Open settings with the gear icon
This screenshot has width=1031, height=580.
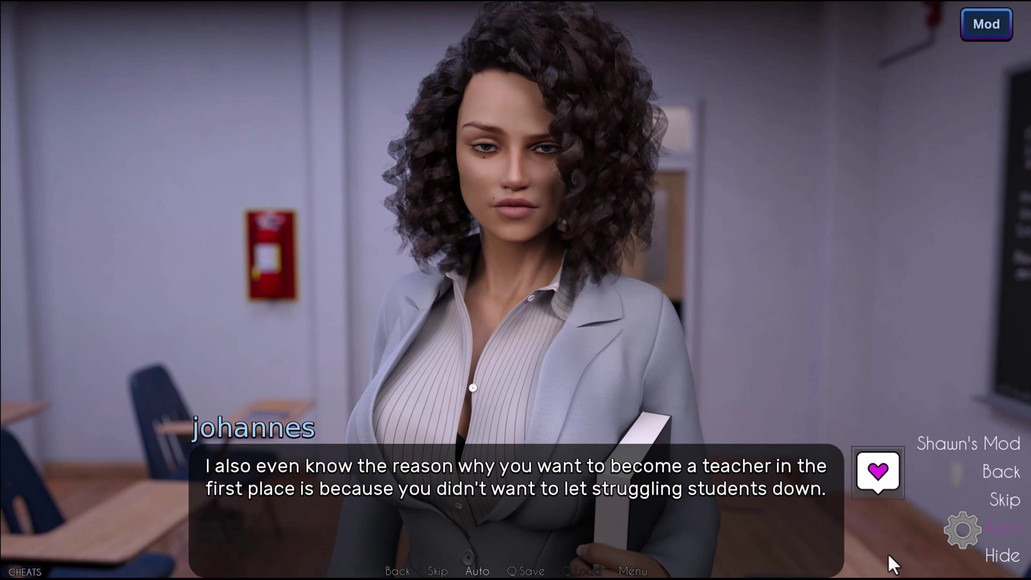[x=962, y=529]
